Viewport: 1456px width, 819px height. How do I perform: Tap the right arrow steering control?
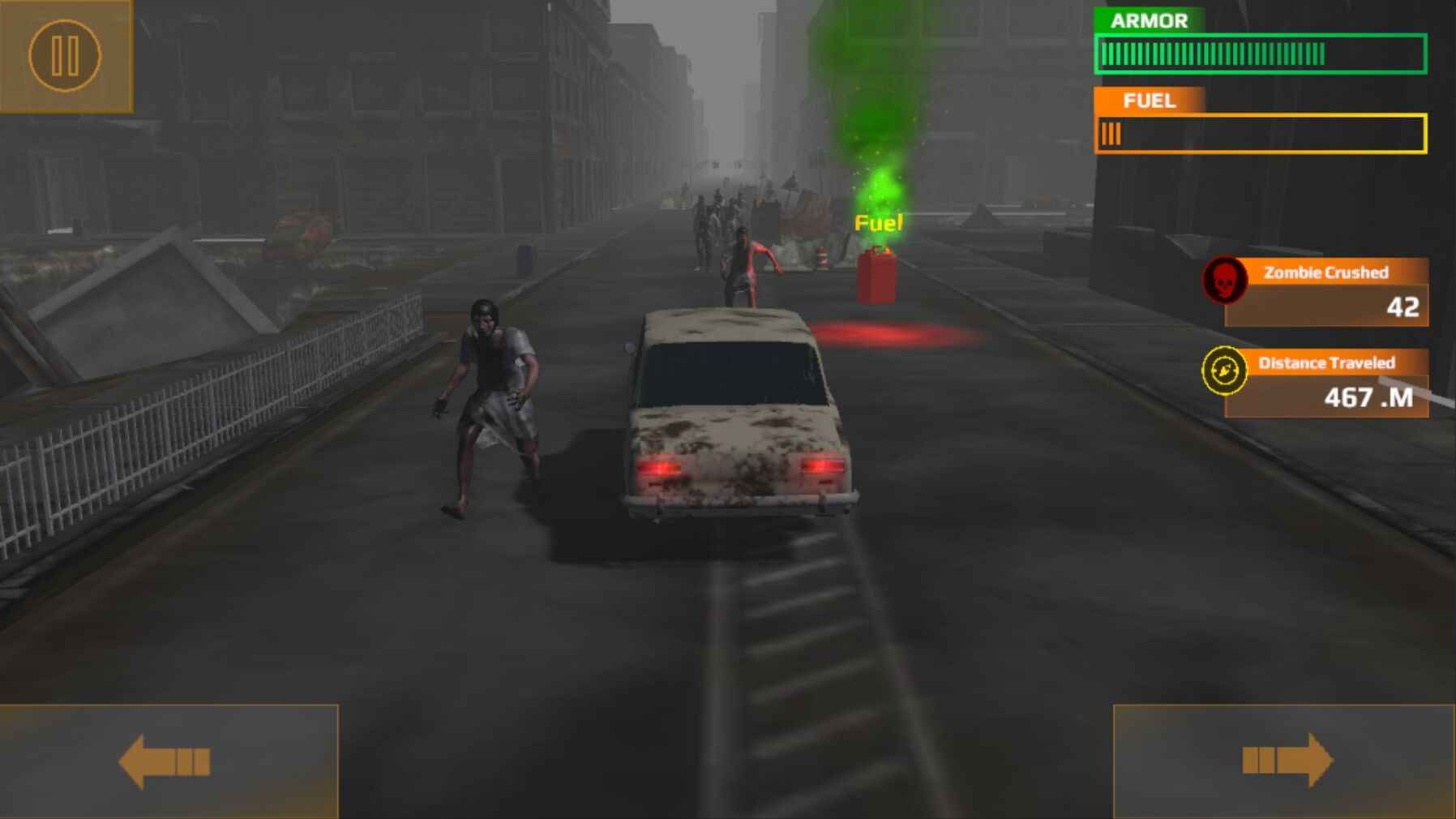click(x=1289, y=761)
